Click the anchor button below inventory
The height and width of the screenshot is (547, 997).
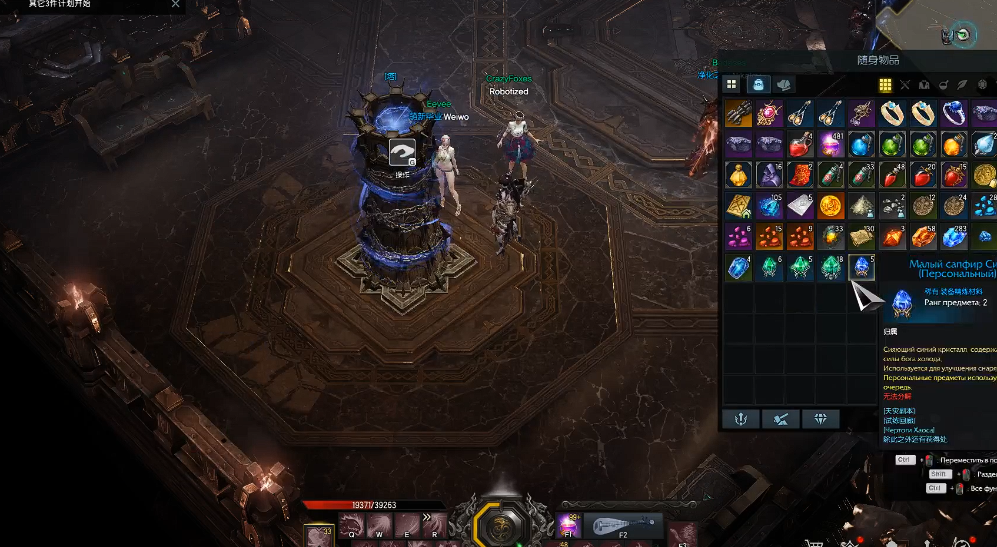[740, 418]
